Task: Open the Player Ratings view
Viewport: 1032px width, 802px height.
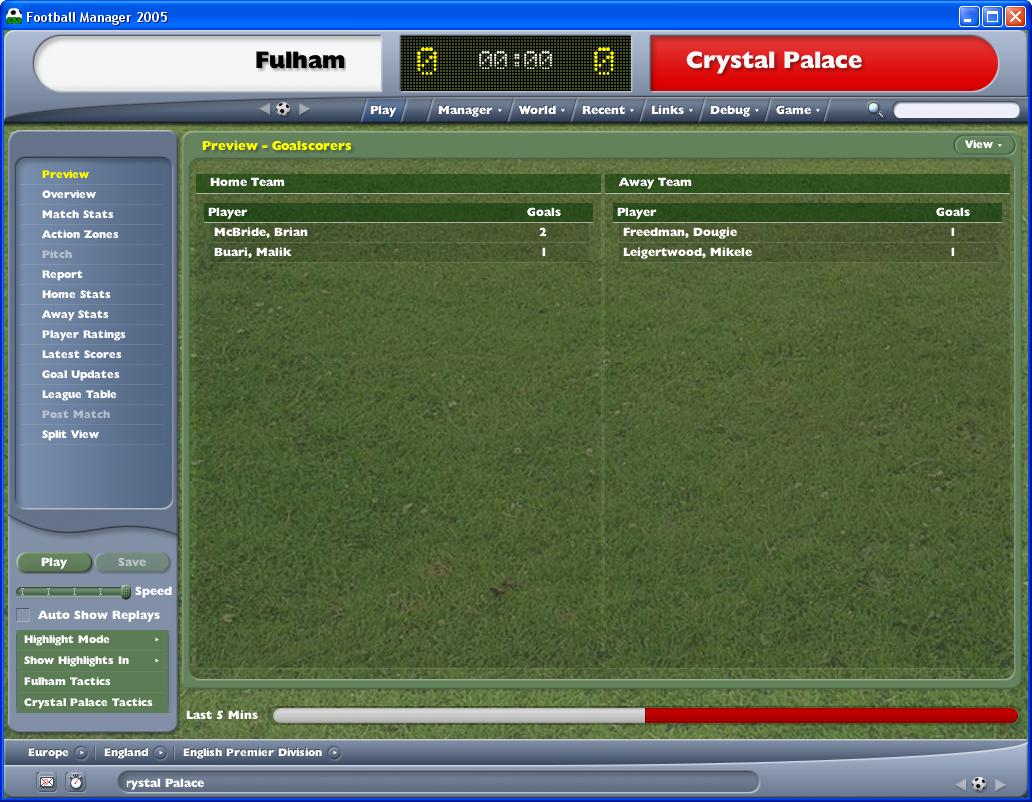Action: [83, 334]
